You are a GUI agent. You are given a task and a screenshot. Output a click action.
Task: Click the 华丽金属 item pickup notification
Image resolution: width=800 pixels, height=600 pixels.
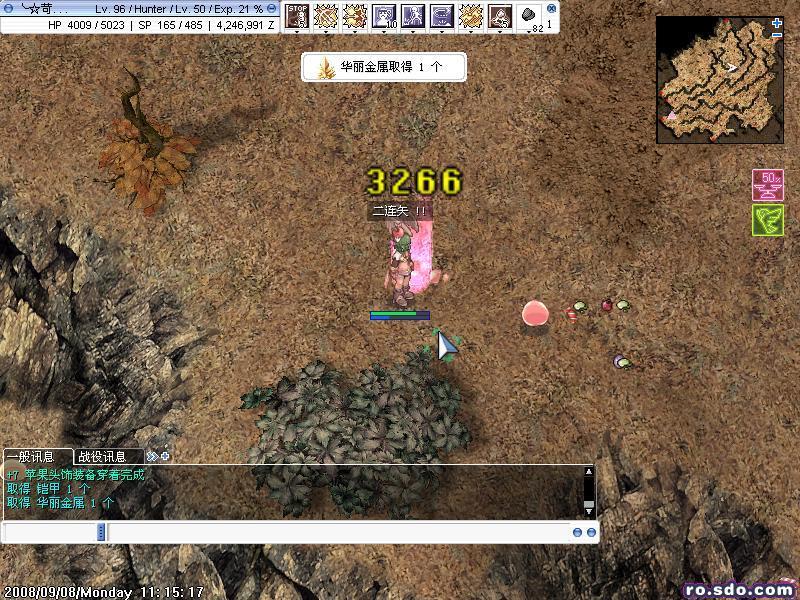tap(384, 67)
